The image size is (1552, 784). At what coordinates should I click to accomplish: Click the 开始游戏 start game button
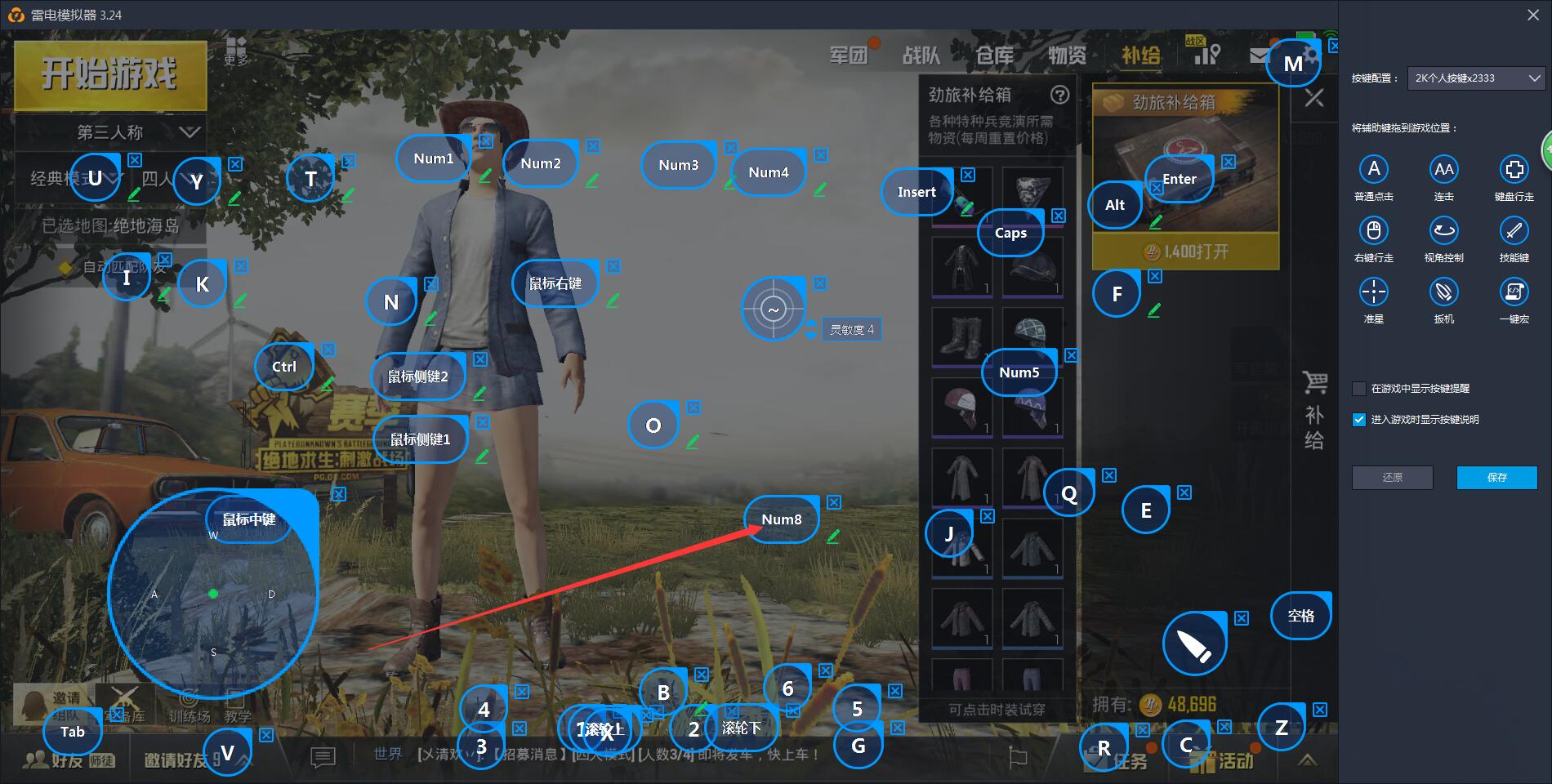[x=109, y=74]
